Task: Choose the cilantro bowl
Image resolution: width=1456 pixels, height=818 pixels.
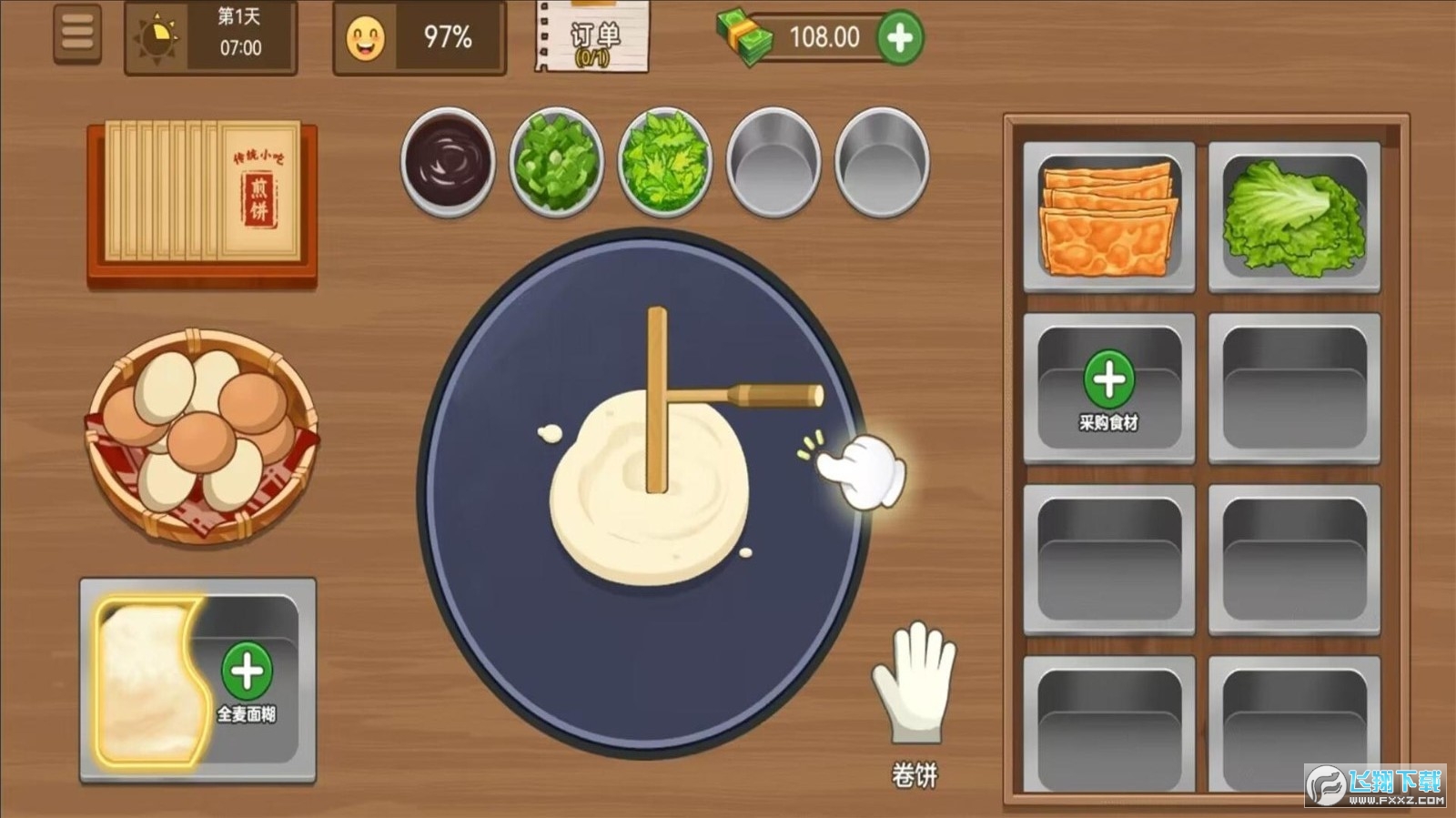Action: point(664,162)
